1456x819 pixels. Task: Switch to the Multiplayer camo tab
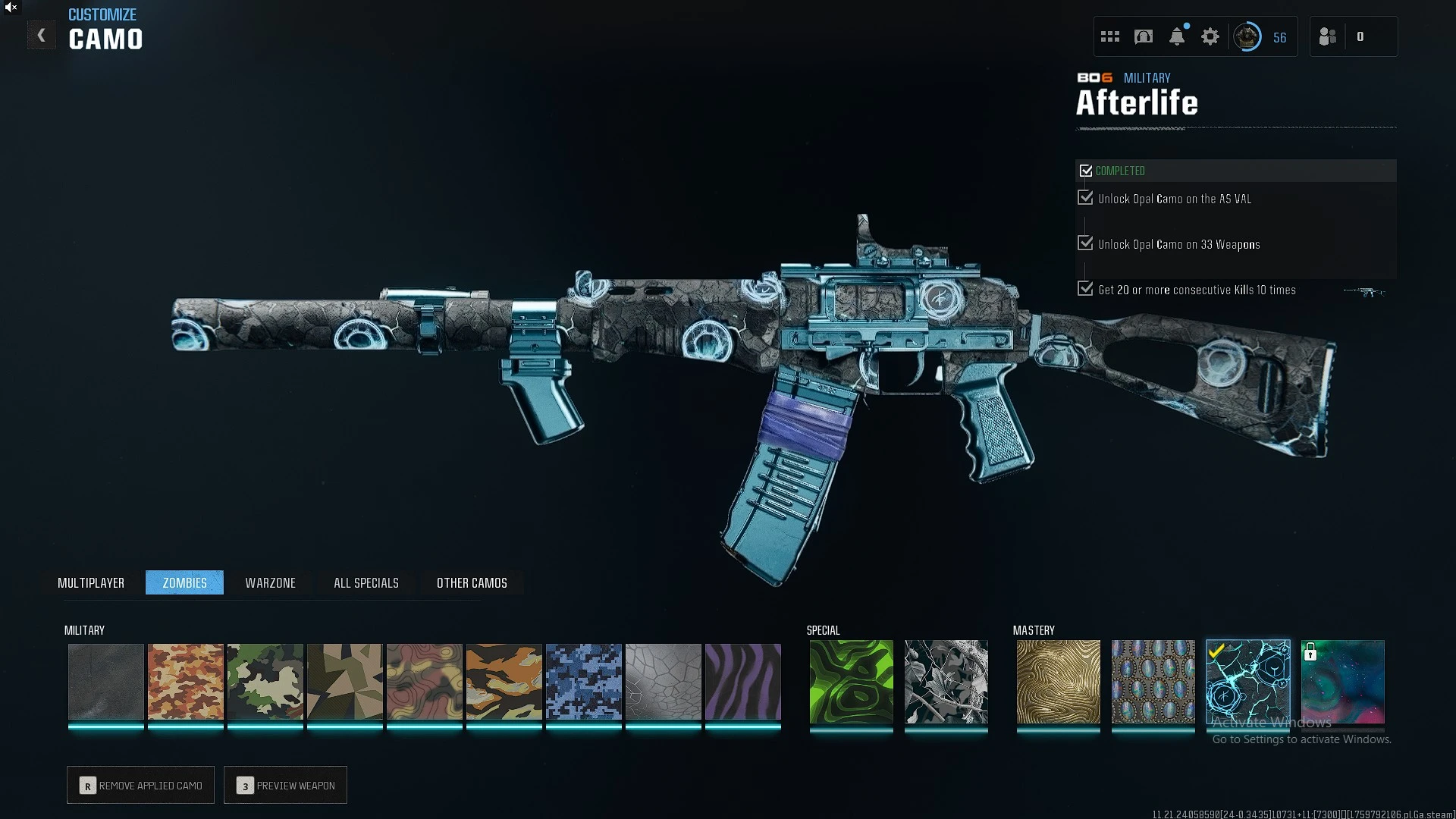91,582
